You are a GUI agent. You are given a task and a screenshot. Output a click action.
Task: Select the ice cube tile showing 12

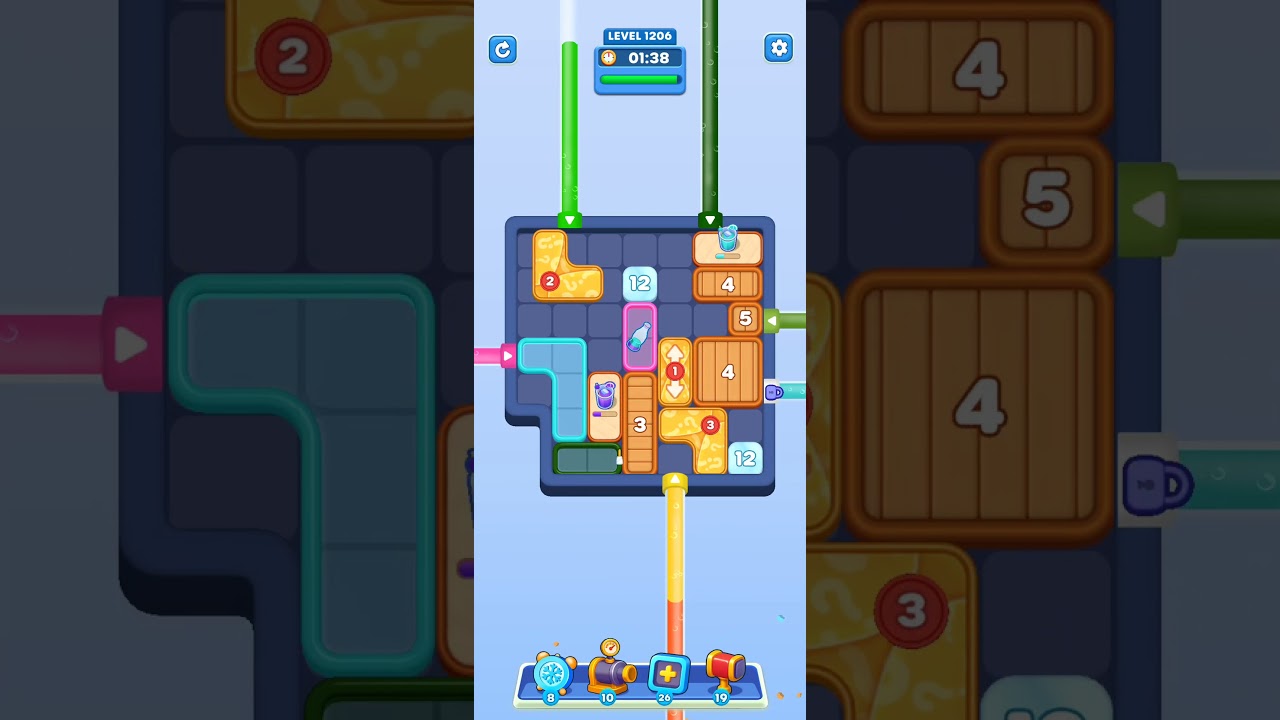640,283
